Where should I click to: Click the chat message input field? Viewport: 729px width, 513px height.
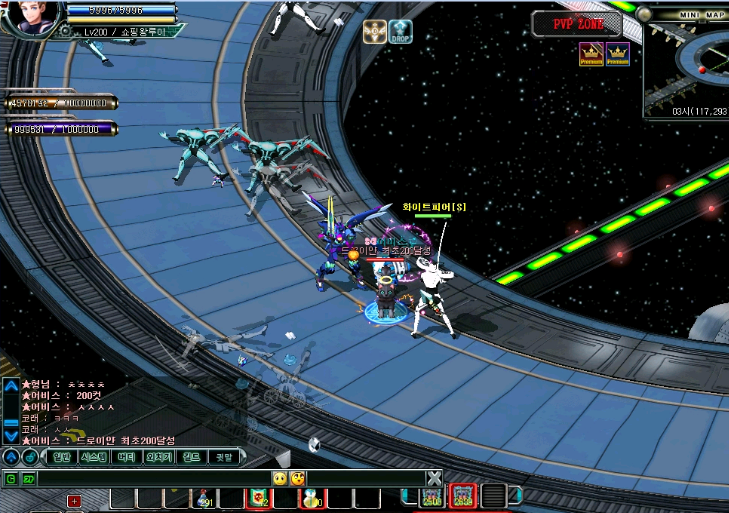(150, 479)
